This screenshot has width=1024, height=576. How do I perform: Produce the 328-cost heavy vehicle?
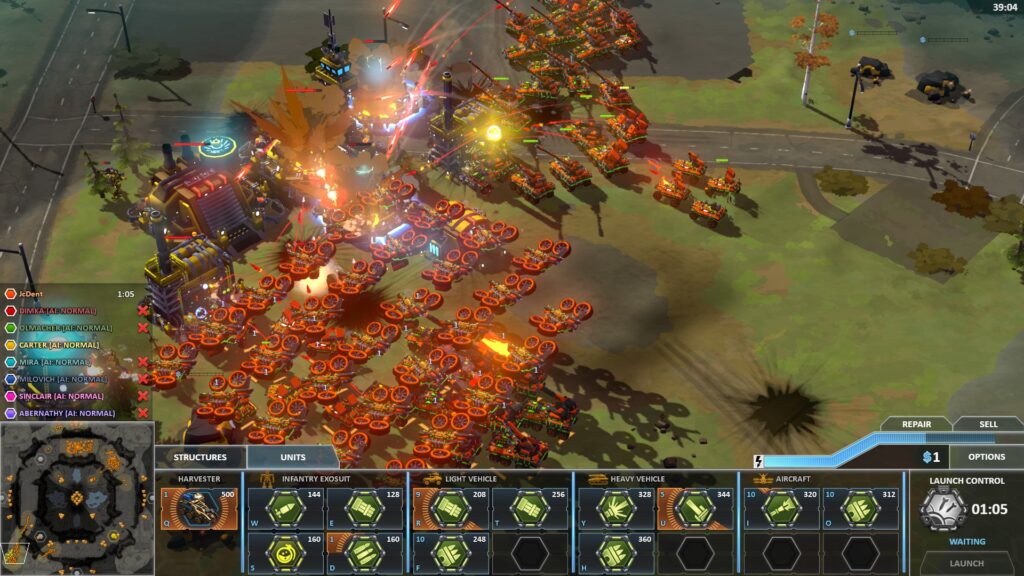click(x=615, y=509)
